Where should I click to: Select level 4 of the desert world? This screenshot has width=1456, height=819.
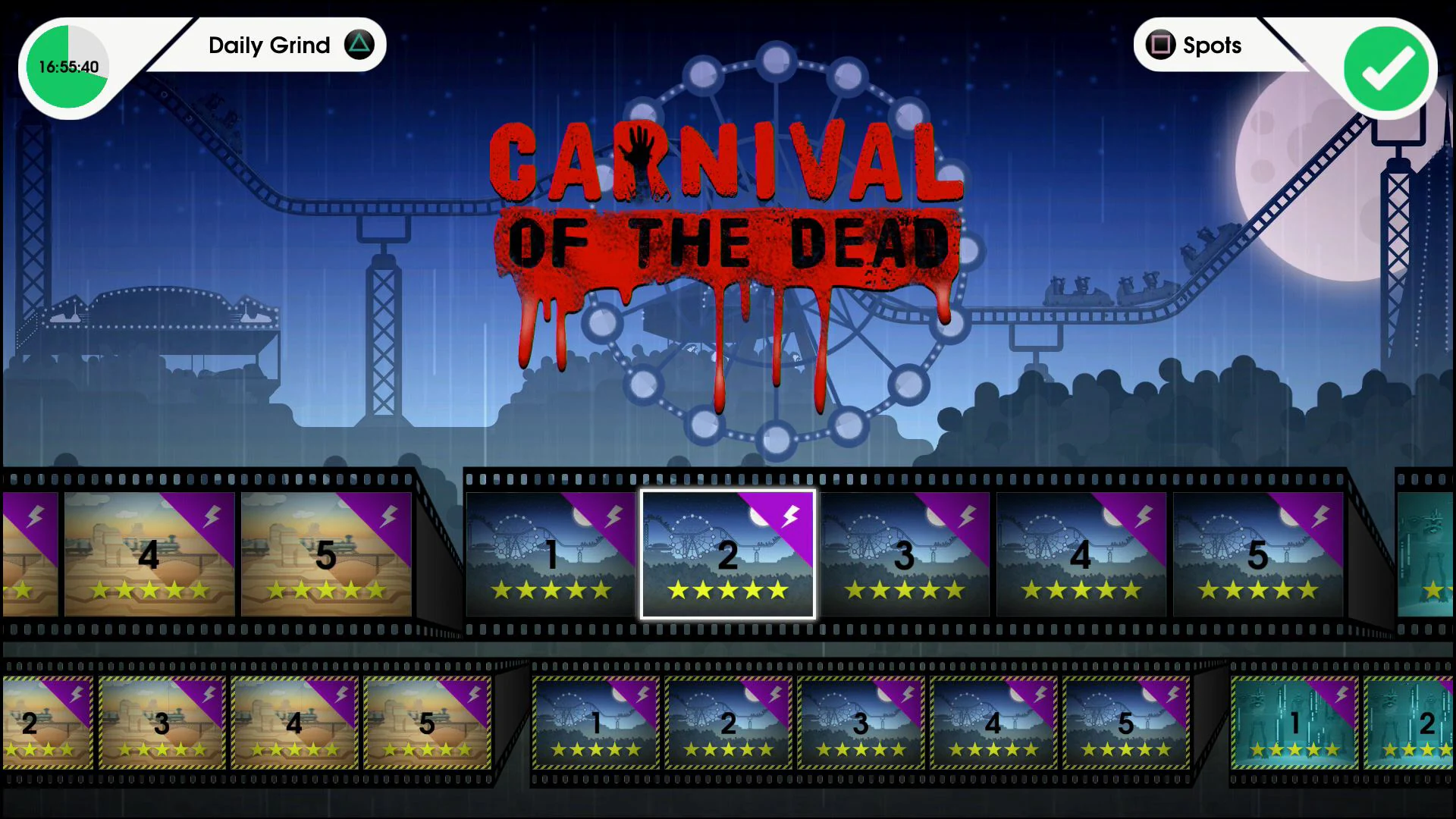click(x=149, y=556)
